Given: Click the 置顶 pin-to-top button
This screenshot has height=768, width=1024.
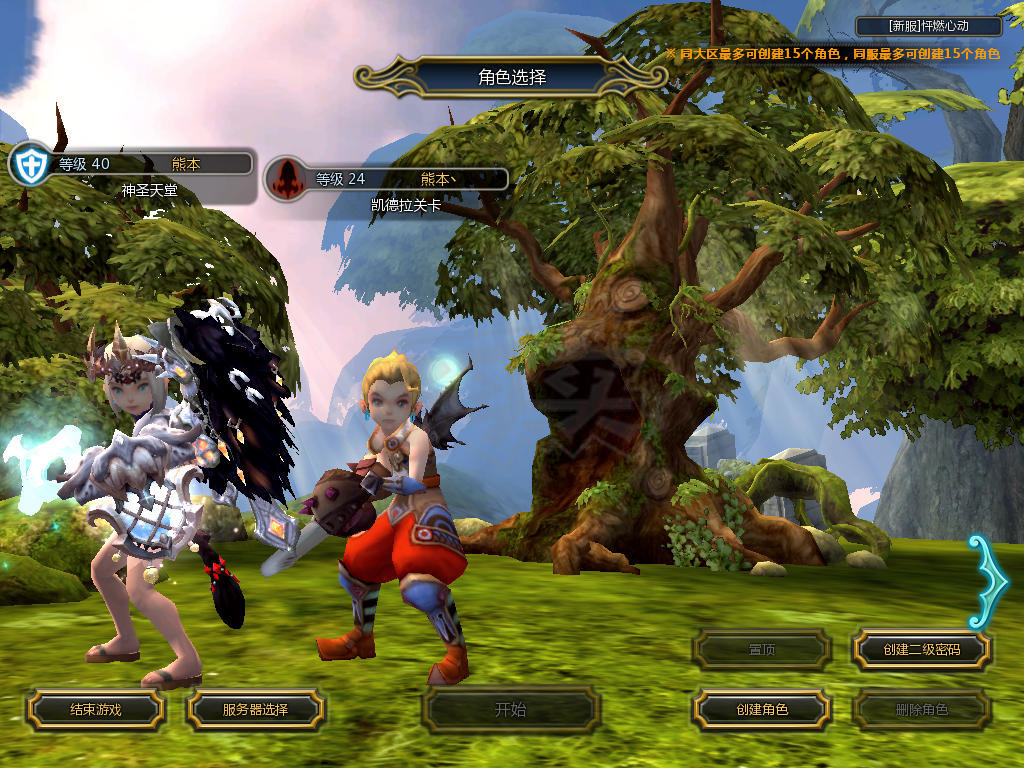Looking at the screenshot, I should 762,650.
